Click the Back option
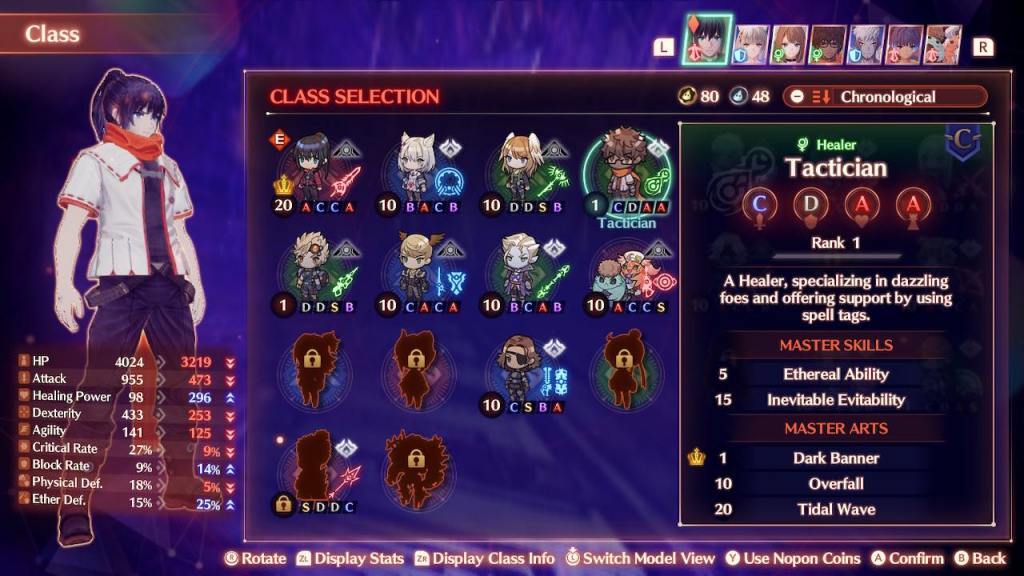This screenshot has height=576, width=1024. (x=980, y=558)
